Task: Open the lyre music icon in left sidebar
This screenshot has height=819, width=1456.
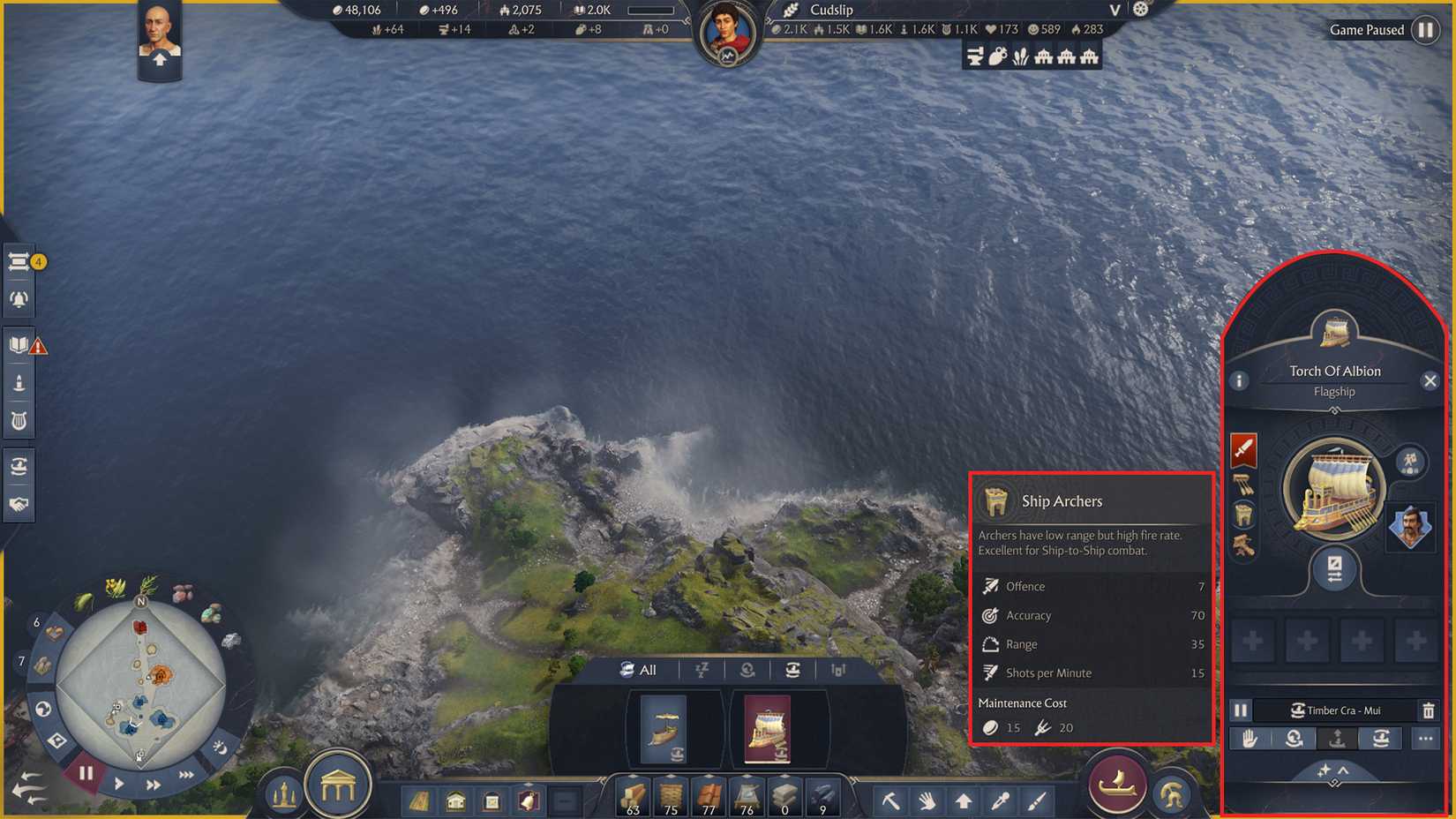Action: click(x=19, y=420)
